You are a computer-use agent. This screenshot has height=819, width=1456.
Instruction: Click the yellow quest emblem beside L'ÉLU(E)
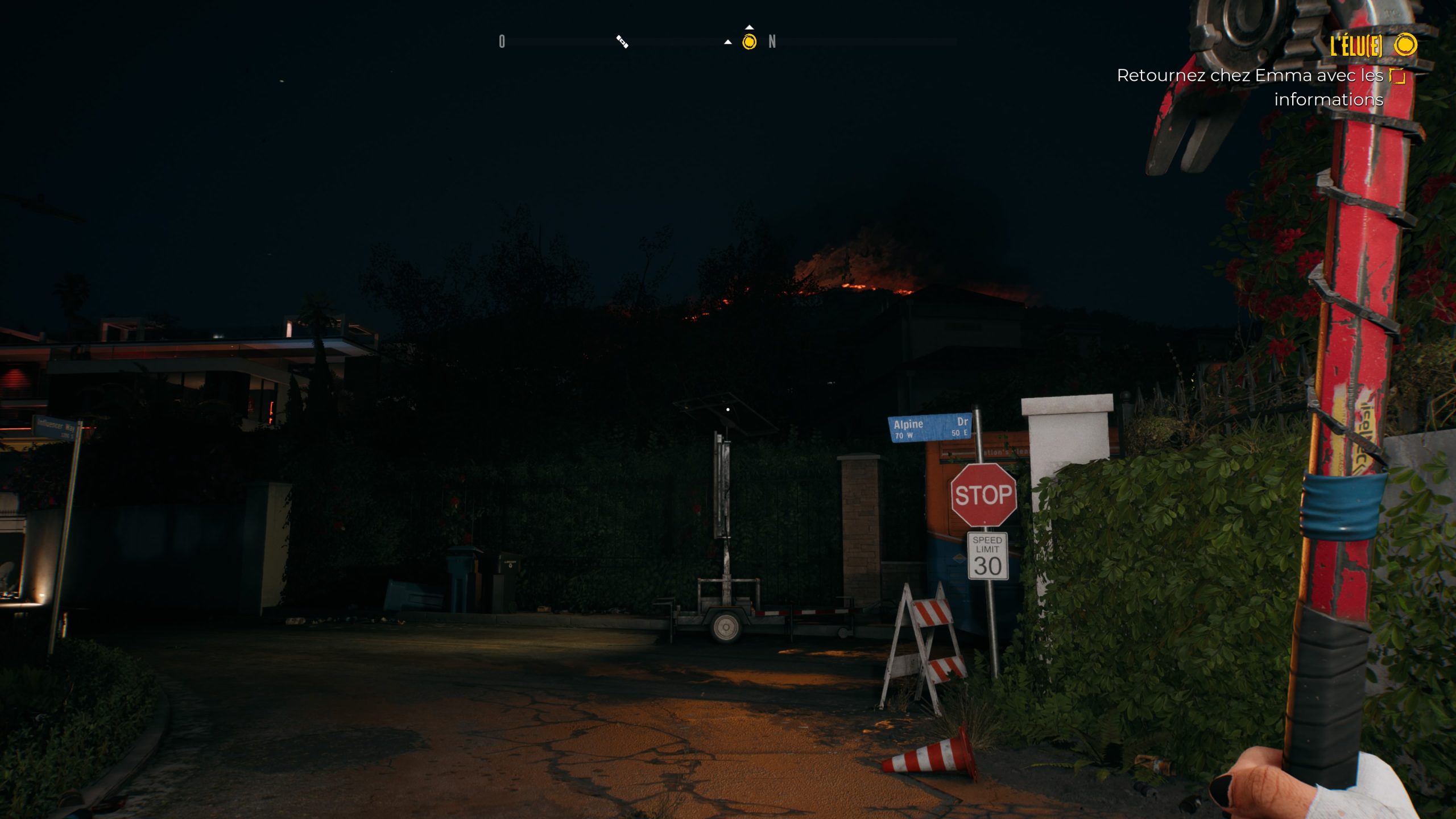(1406, 44)
